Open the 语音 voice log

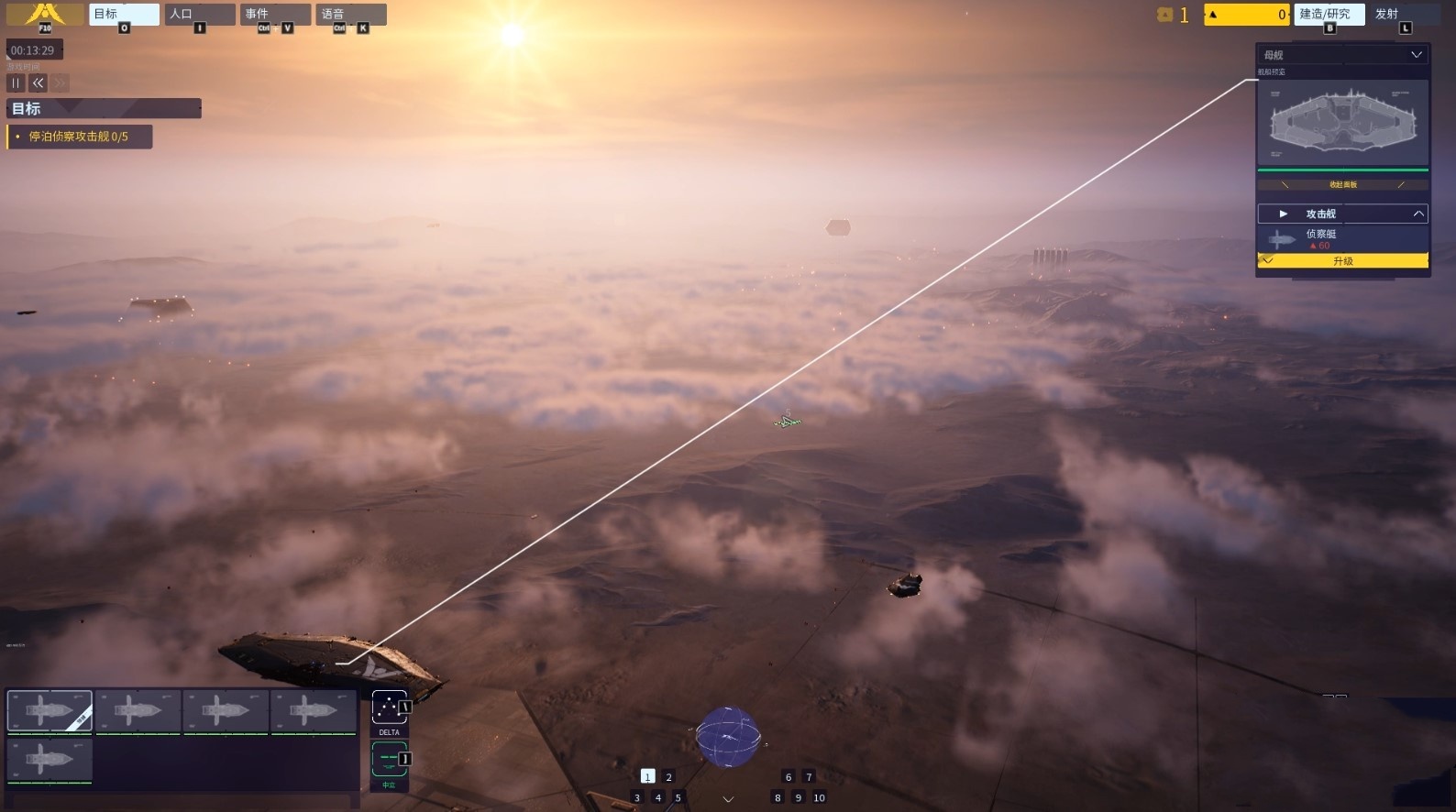[x=350, y=15]
